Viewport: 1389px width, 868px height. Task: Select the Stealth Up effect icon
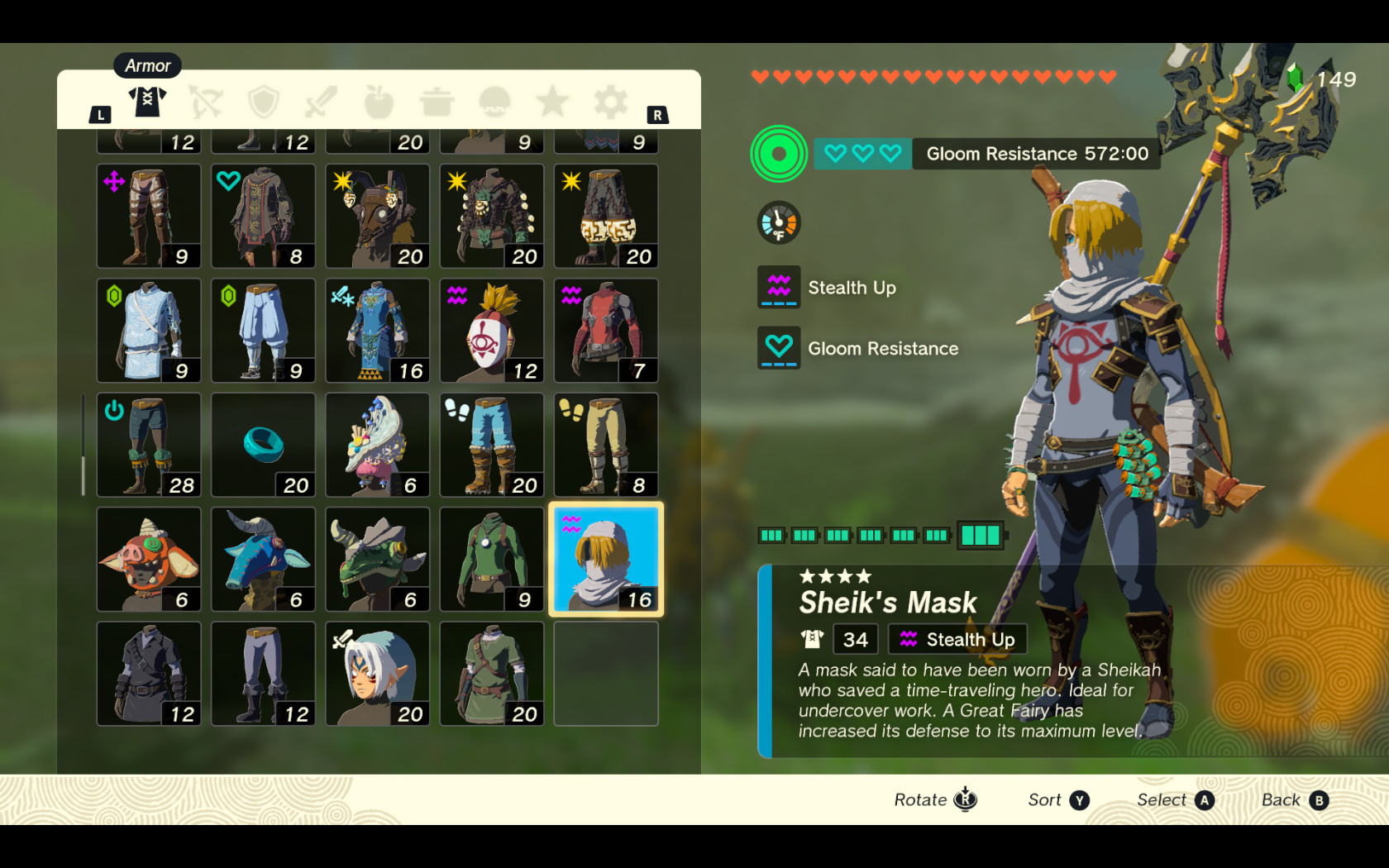pos(778,288)
